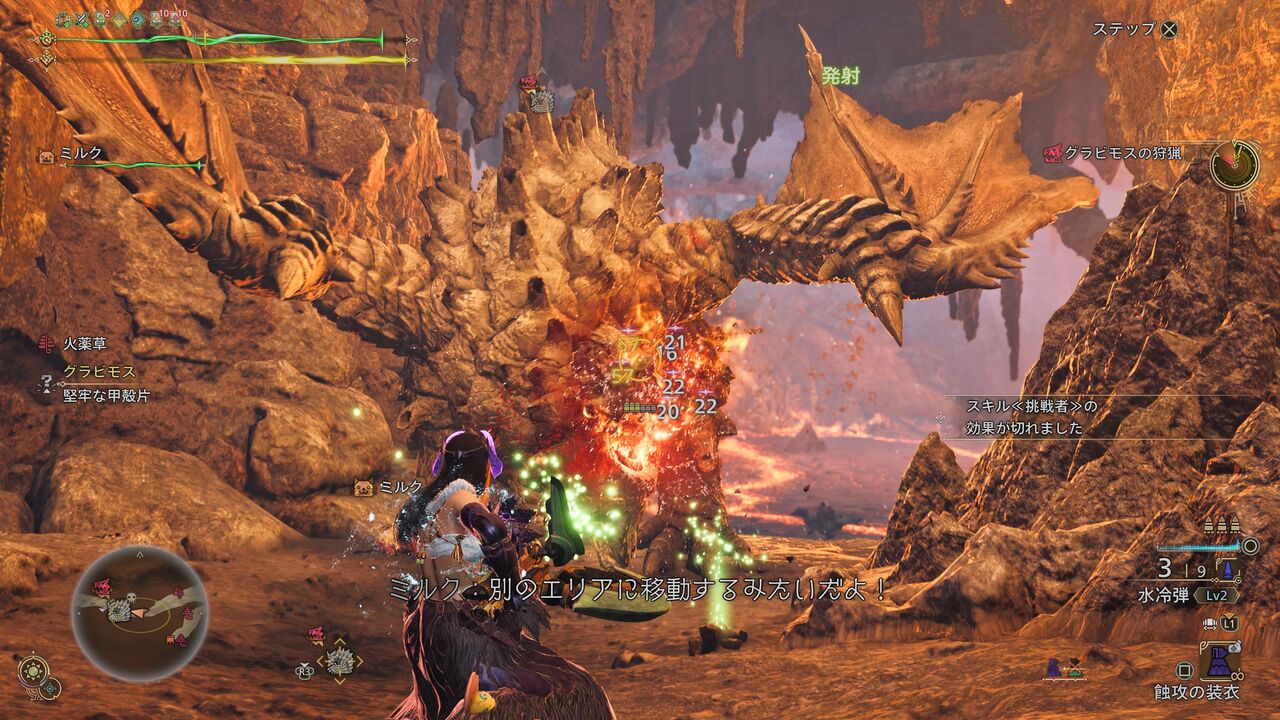This screenshot has width=1280, height=720.
Task: Click the sun time-of-day icon
Action: (x=32, y=668)
